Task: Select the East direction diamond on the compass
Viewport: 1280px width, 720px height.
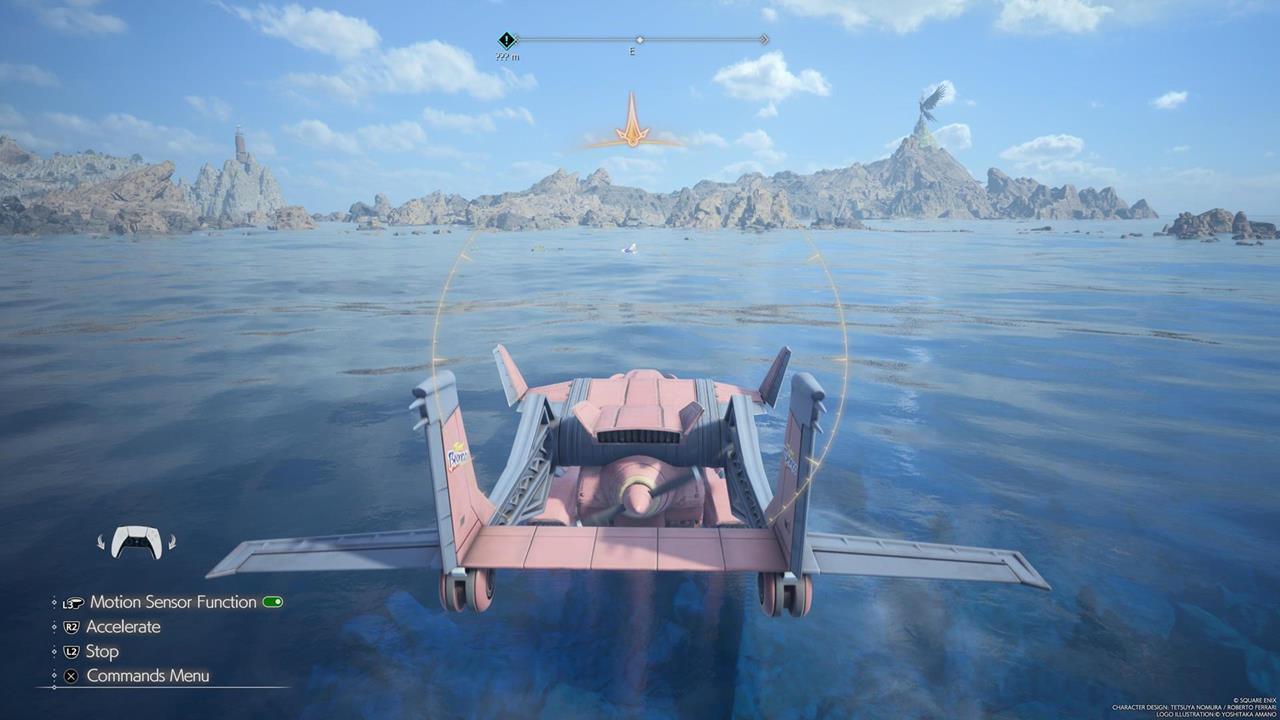Action: coord(640,40)
